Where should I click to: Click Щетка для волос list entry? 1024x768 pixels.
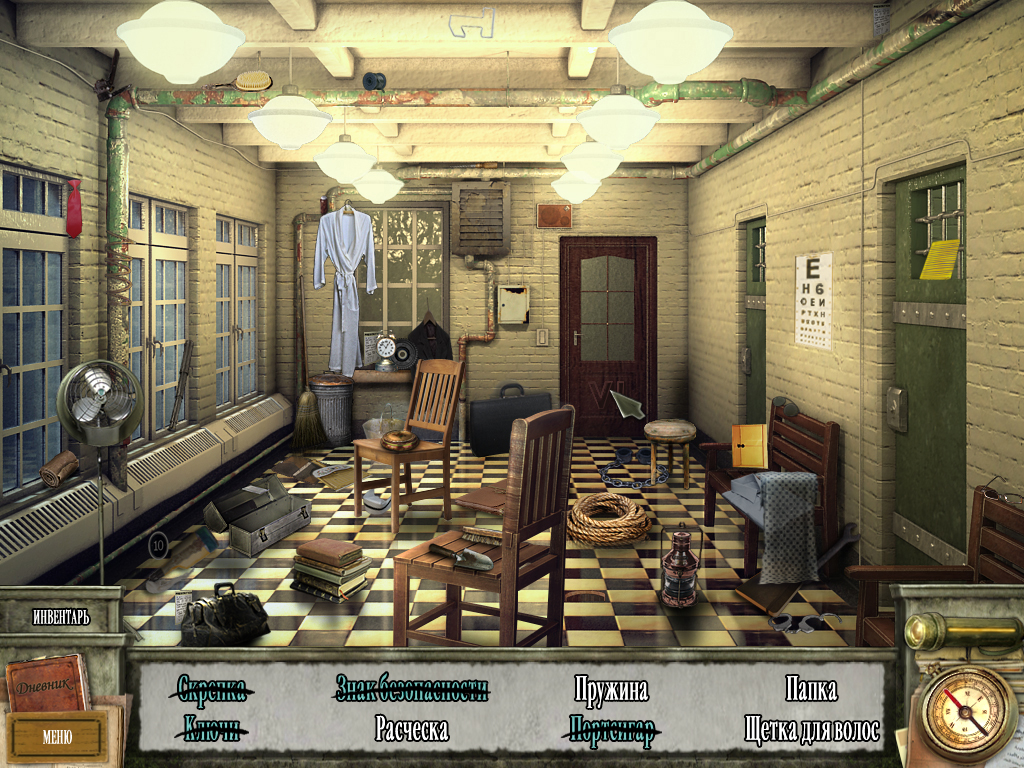(812, 729)
